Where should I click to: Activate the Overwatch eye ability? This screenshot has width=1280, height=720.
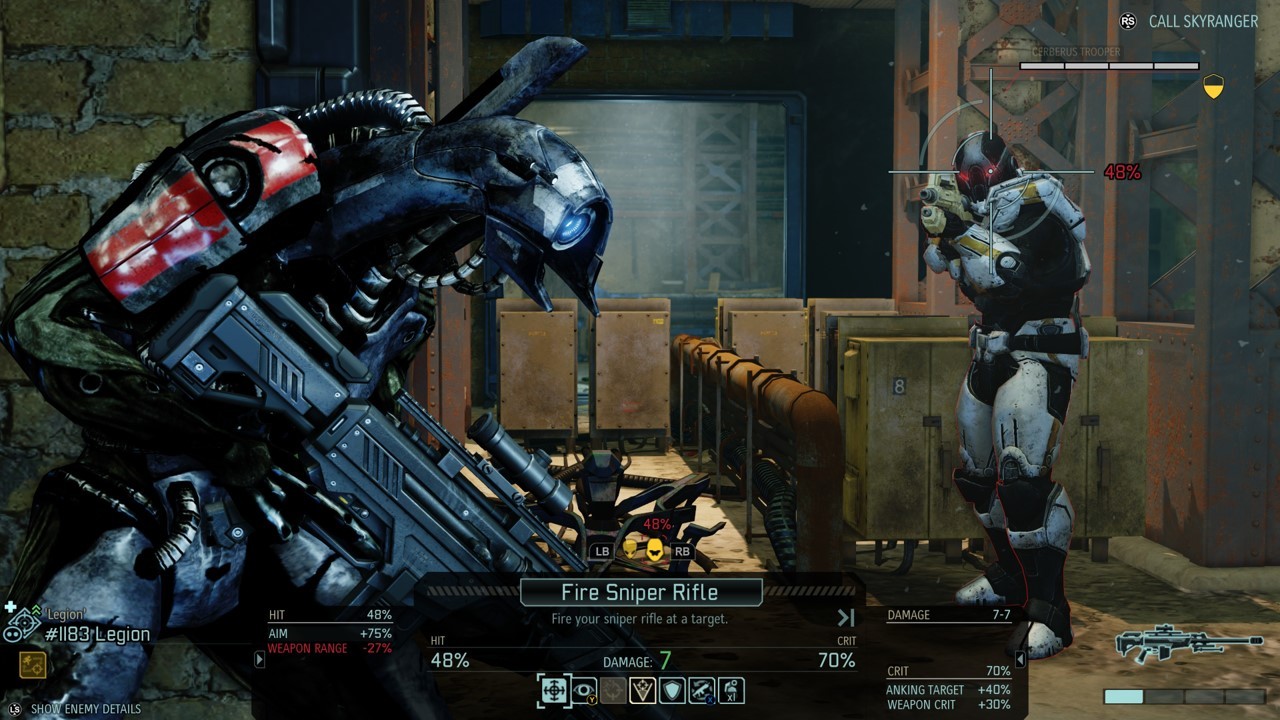[x=585, y=690]
